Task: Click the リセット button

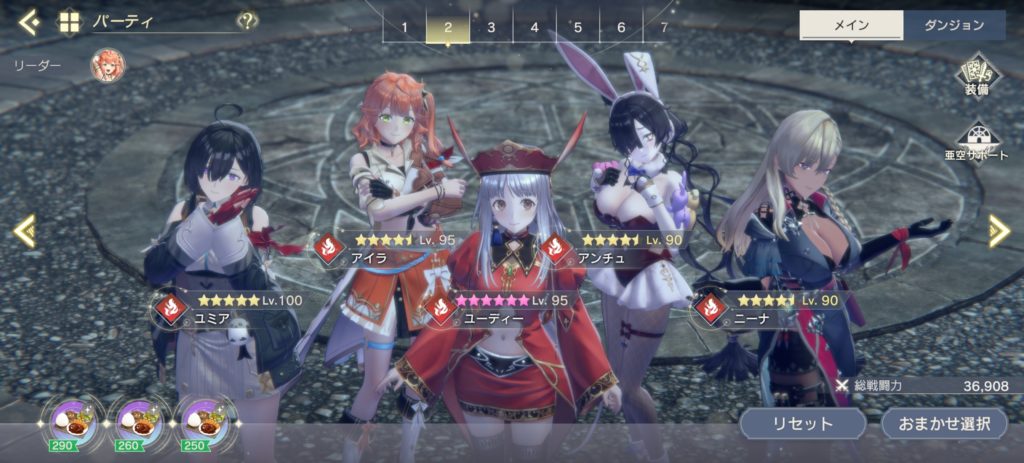Action: pyautogui.click(x=802, y=422)
